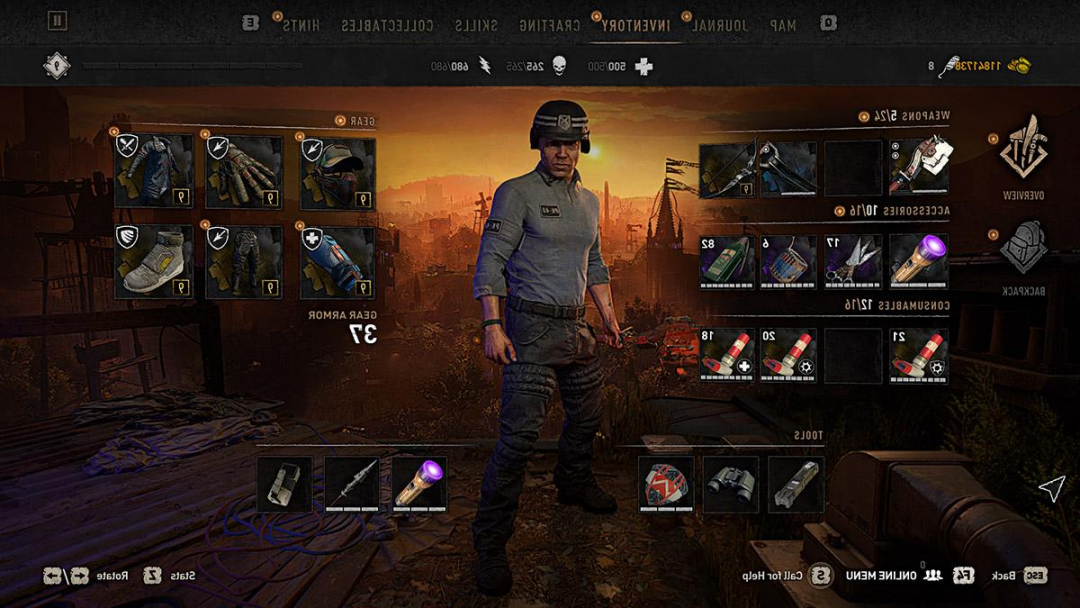Select the gloves gear slot
1080x608 pixels.
tap(244, 172)
